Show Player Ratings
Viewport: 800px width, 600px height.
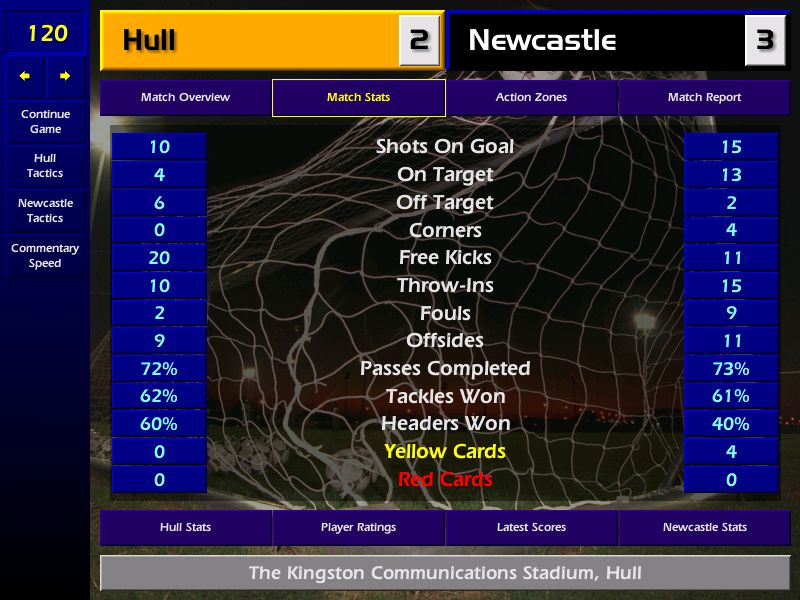click(358, 527)
